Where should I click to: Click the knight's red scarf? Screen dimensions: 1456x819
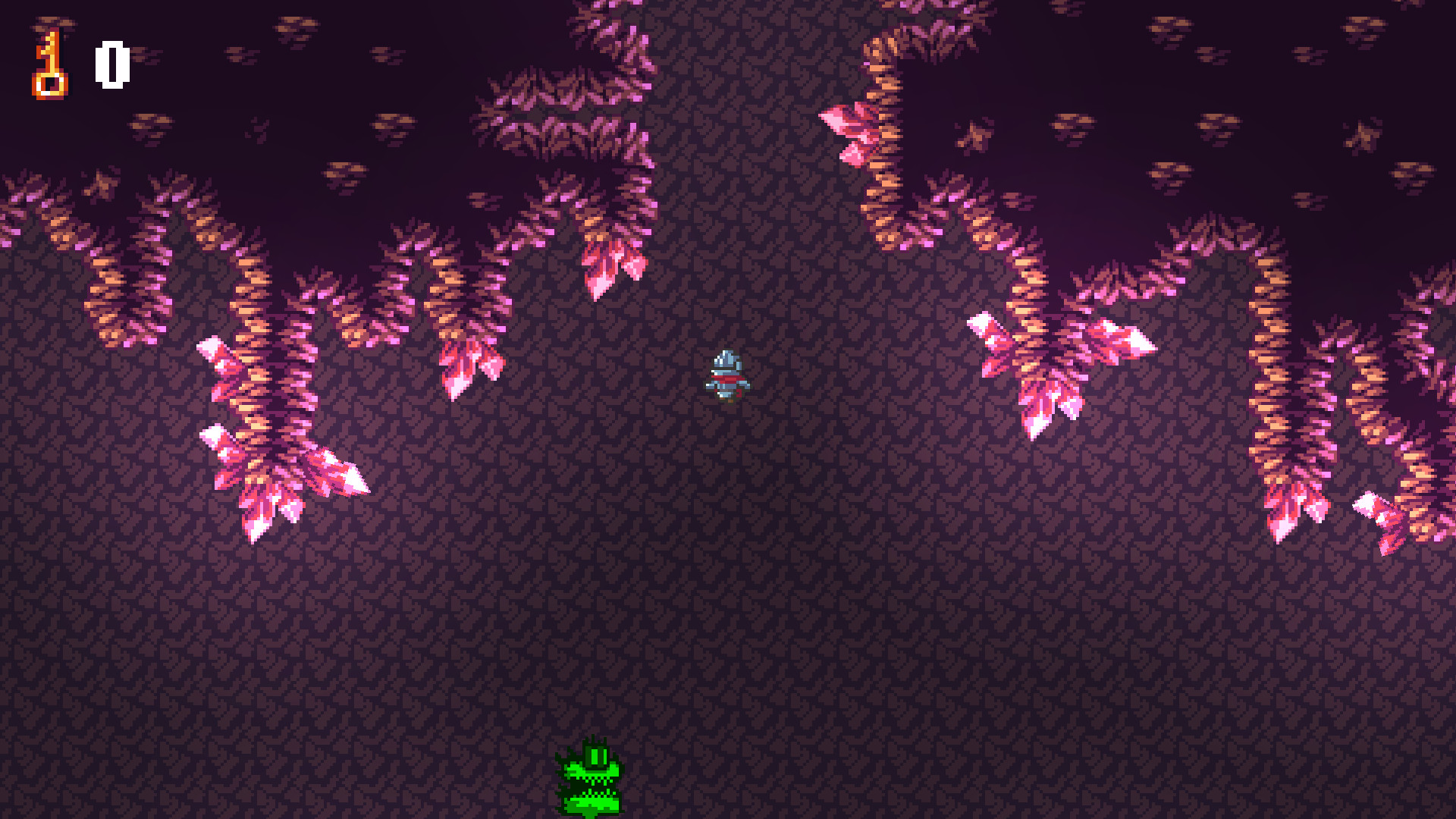[x=728, y=378]
